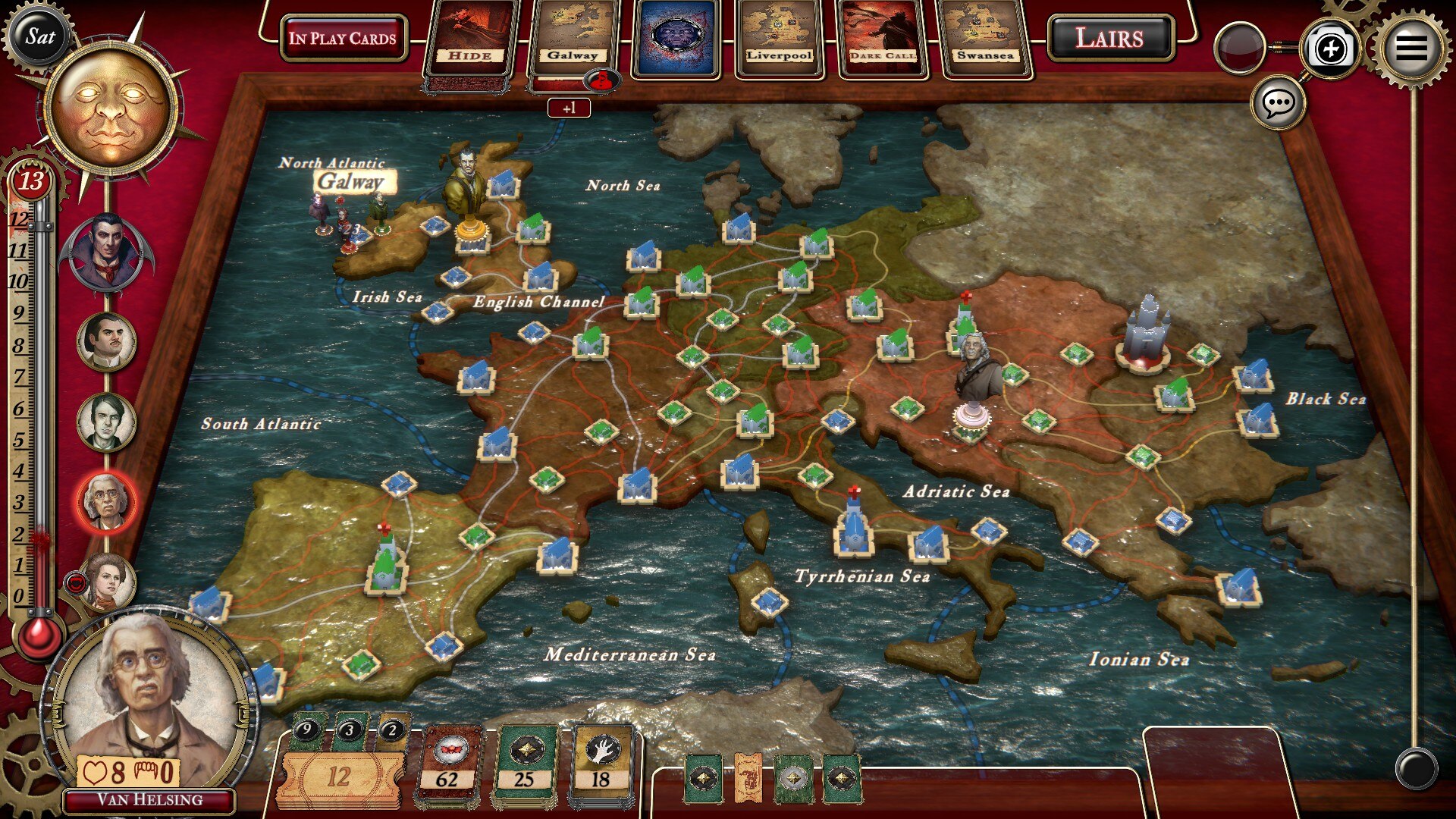Pick the Liverpool trail card
This screenshot has width=1456, height=819.
coord(779,38)
